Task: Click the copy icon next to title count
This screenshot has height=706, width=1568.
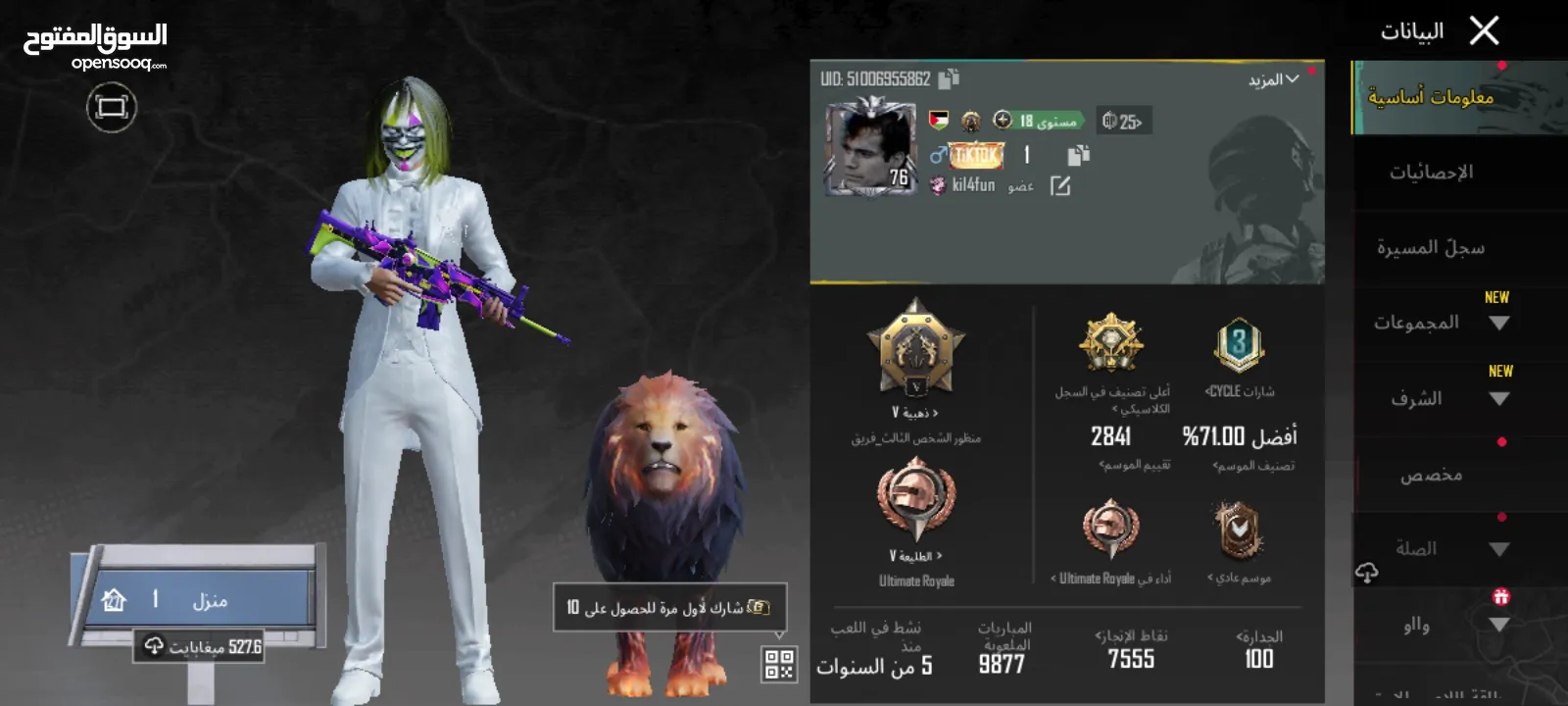Action: [x=1078, y=154]
